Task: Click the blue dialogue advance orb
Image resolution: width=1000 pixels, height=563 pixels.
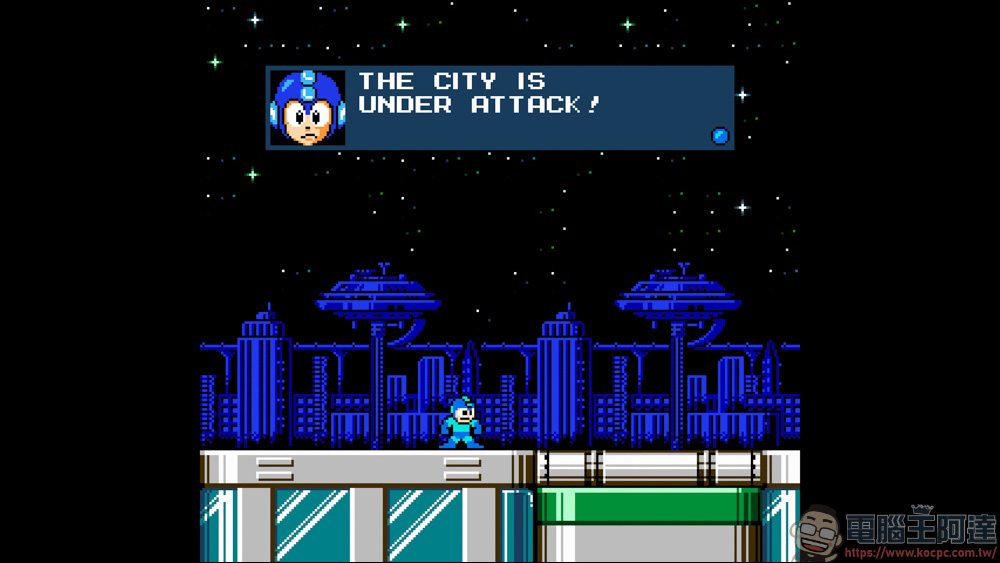Action: pos(720,136)
